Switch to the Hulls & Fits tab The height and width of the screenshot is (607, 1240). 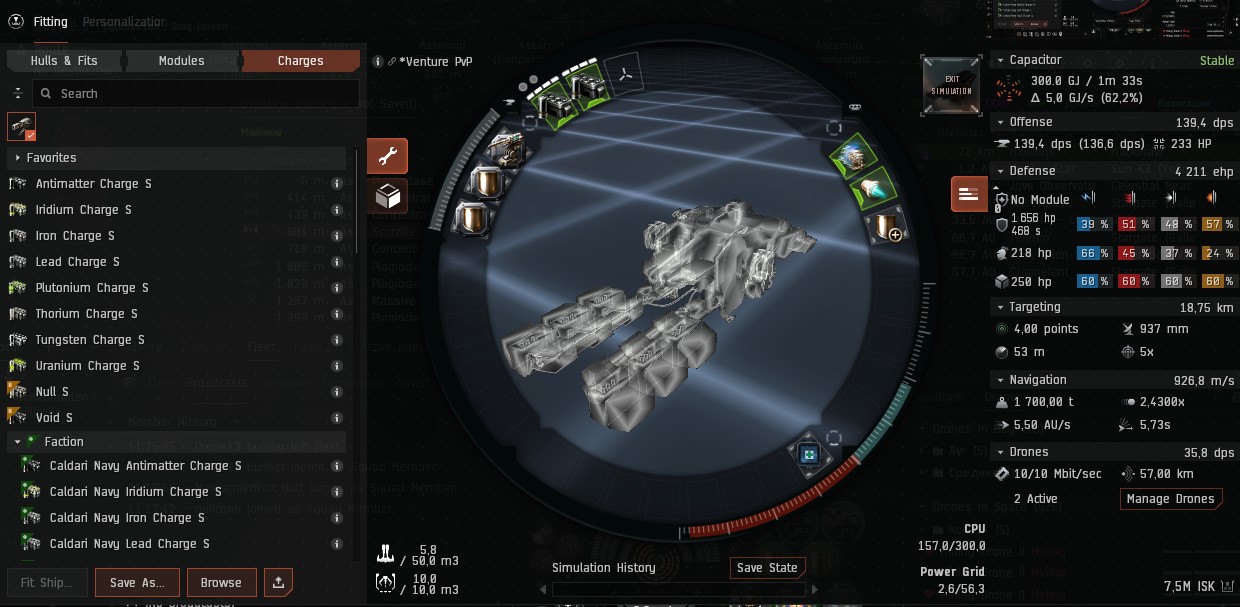point(64,61)
